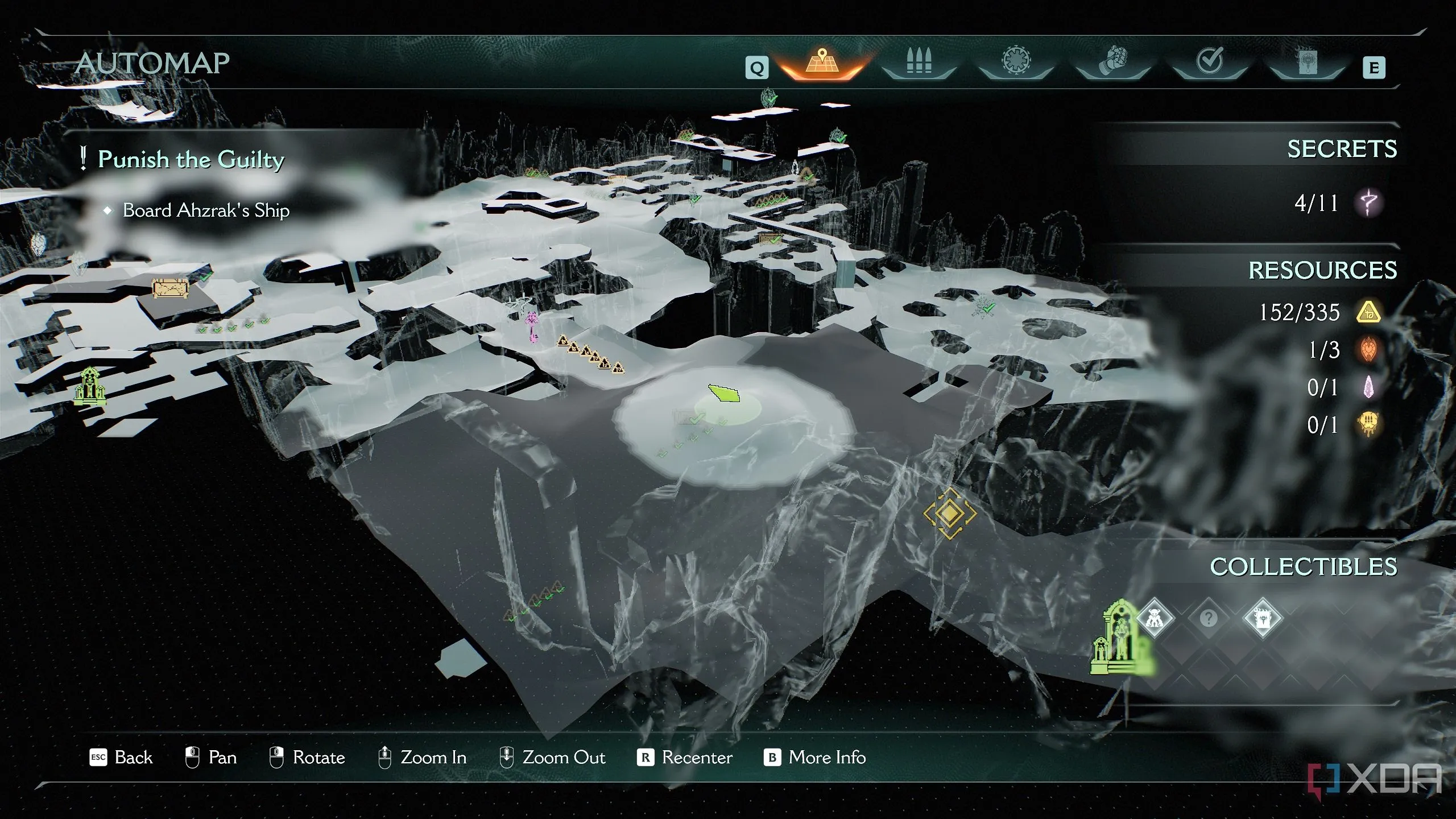Click the green shrine marker on map
1456x819 pixels.
pos(90,386)
